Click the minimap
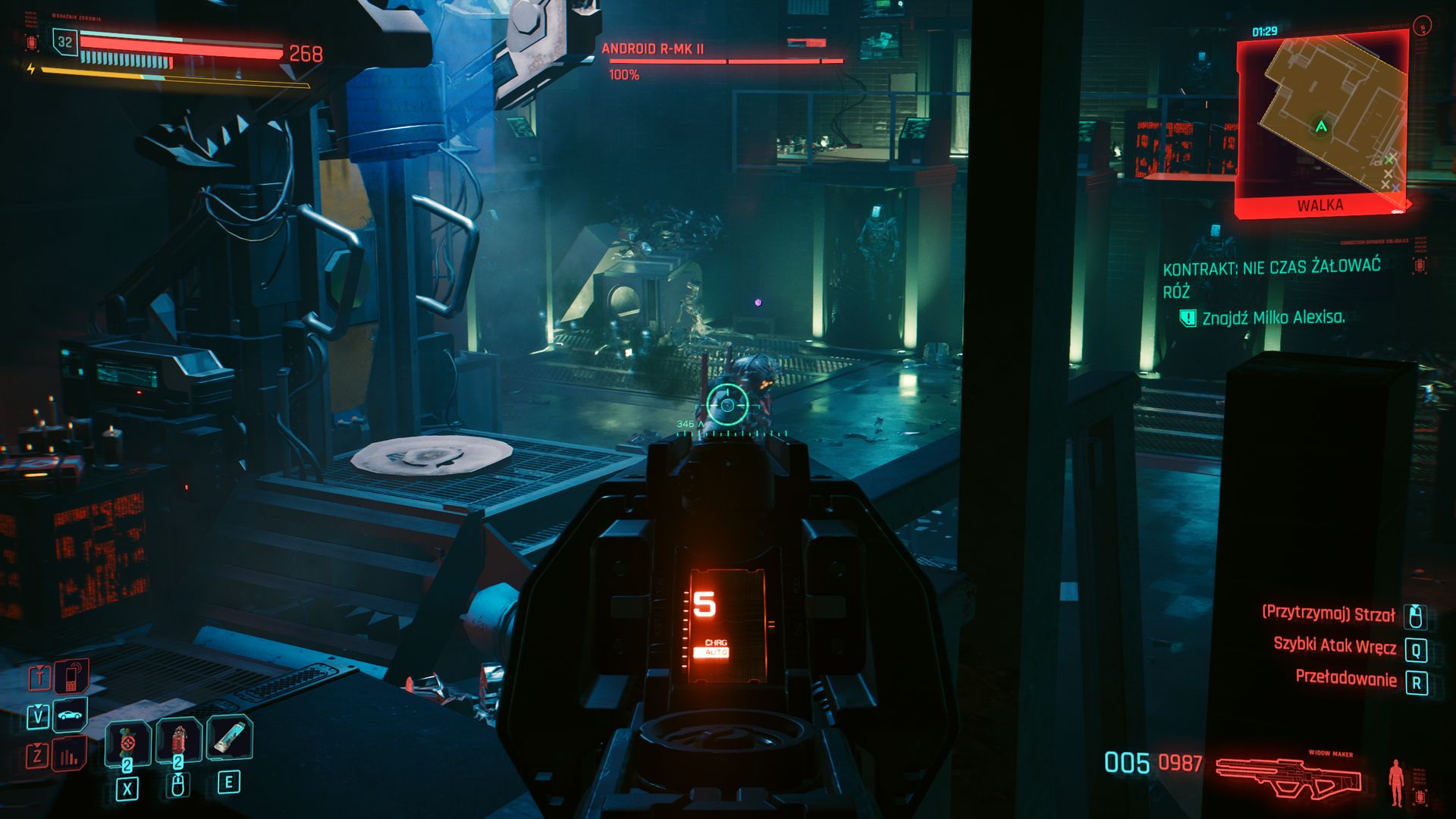This screenshot has width=1456, height=819. click(x=1322, y=121)
